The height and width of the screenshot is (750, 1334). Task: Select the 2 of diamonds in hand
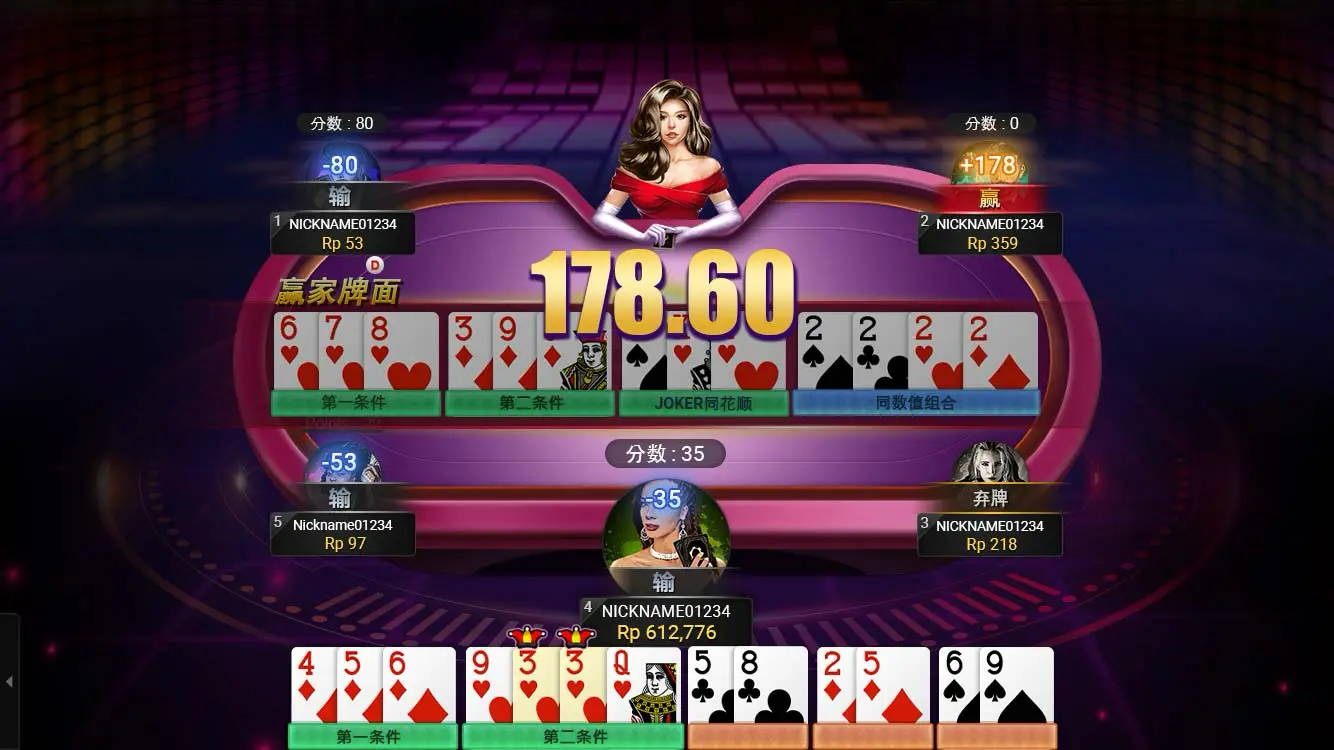(836, 685)
